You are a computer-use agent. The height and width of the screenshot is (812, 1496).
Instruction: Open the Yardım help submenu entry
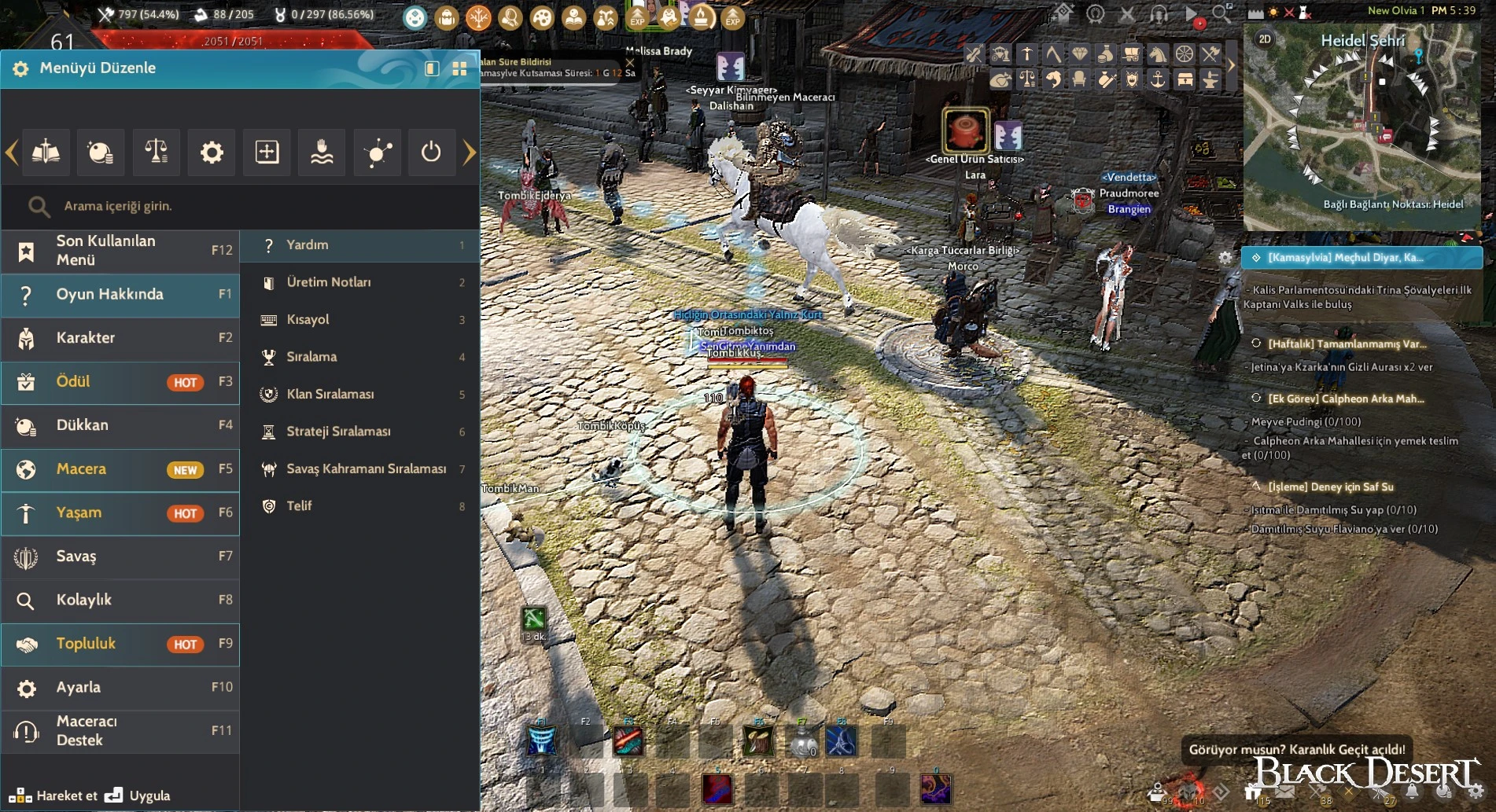[359, 245]
